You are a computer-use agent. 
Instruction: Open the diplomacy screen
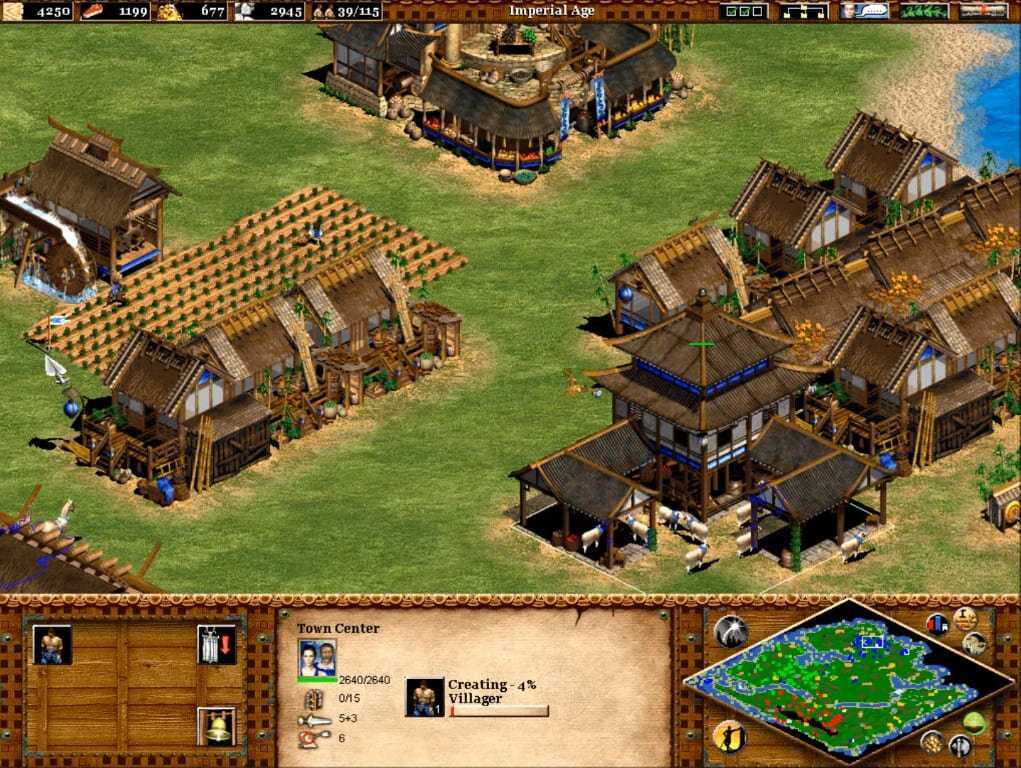coord(924,11)
